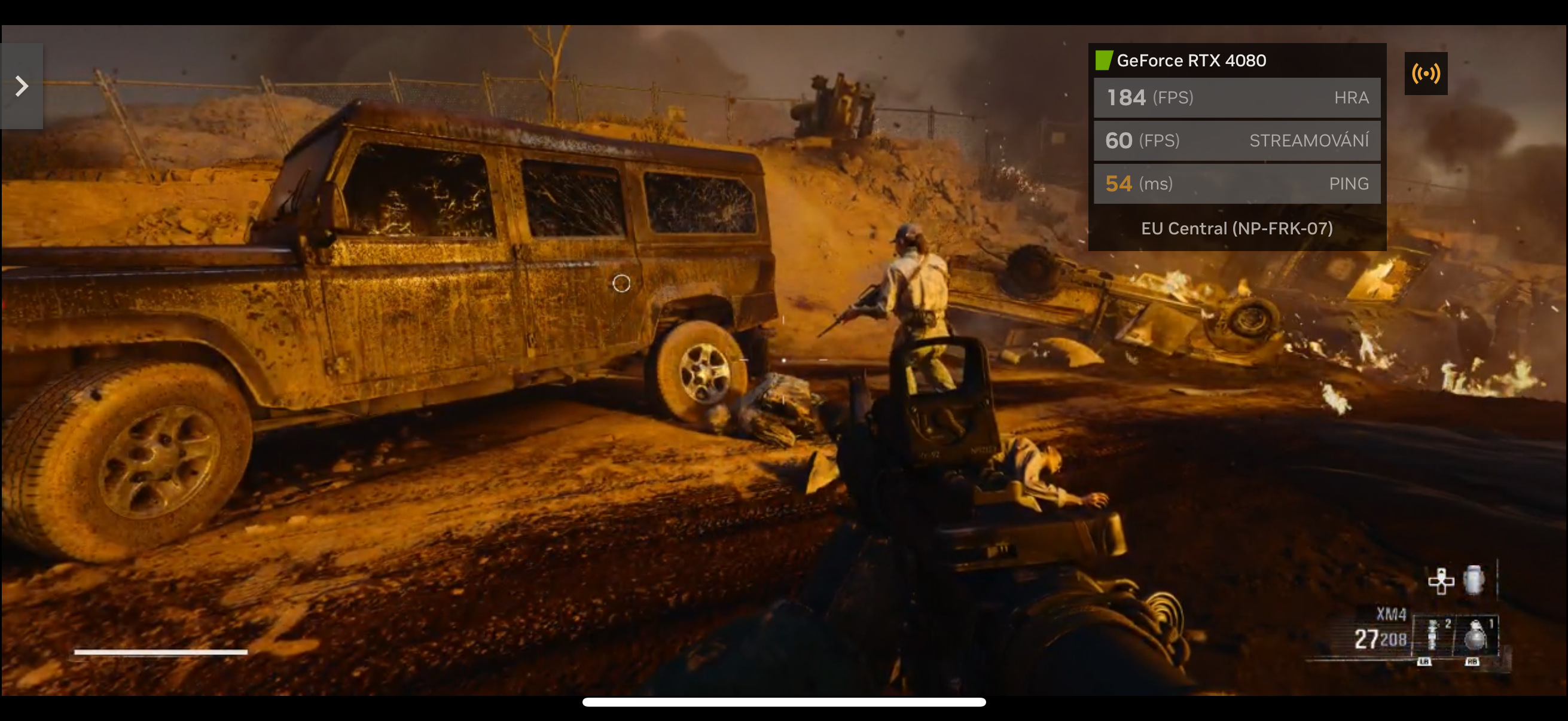Viewport: 1568px width, 721px height.
Task: Tap the iOS home indicator bar
Action: pyautogui.click(x=784, y=702)
